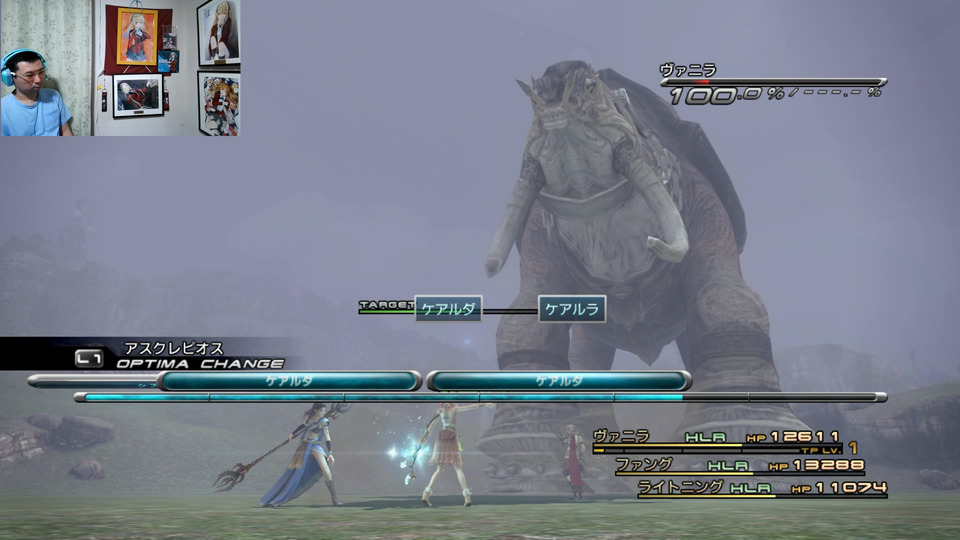960x540 pixels.
Task: Choose ファング in the party list
Action: pyautogui.click(x=642, y=465)
